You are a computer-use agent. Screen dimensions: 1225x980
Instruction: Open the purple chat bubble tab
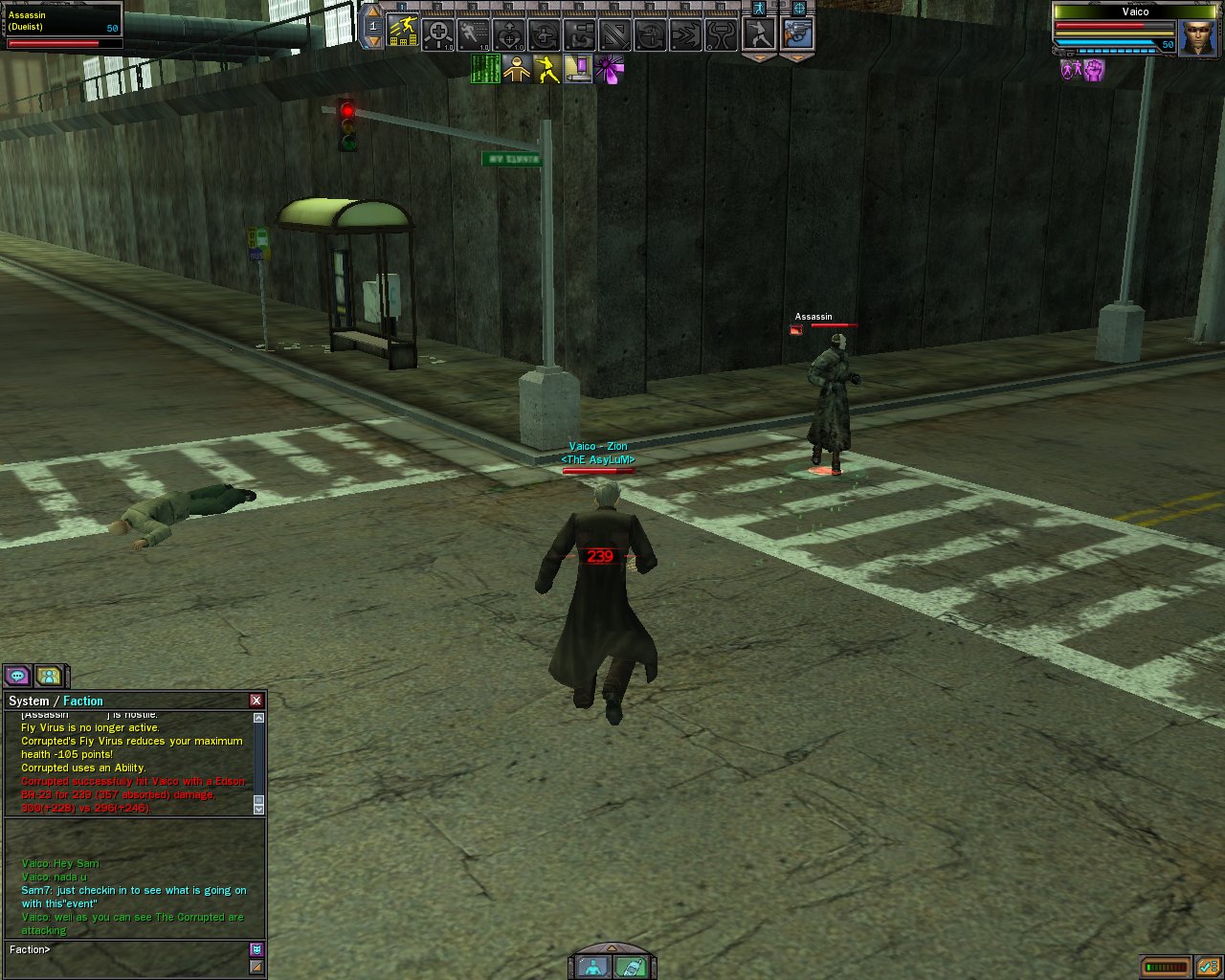(x=18, y=677)
